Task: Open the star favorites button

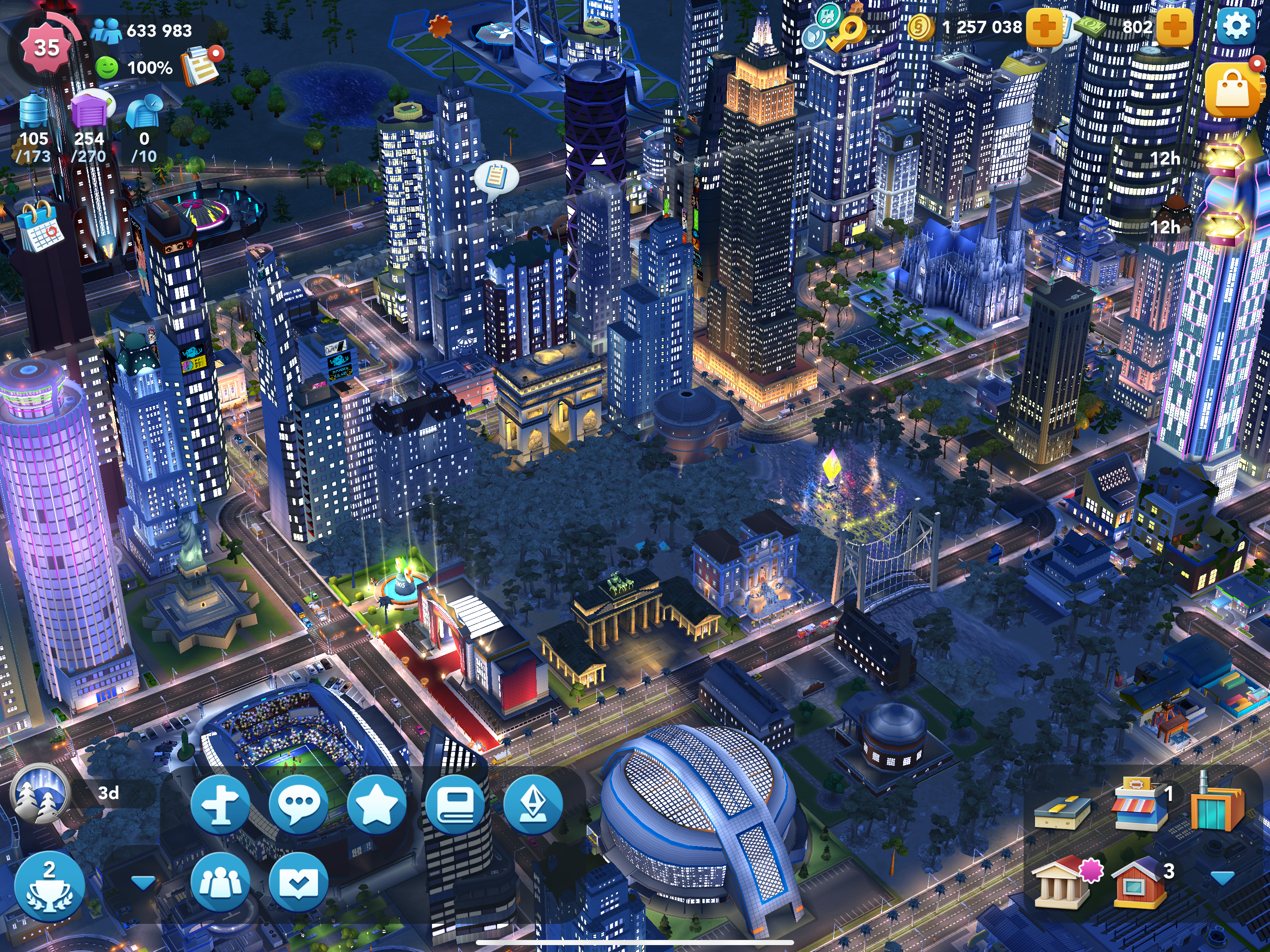Action: click(377, 804)
